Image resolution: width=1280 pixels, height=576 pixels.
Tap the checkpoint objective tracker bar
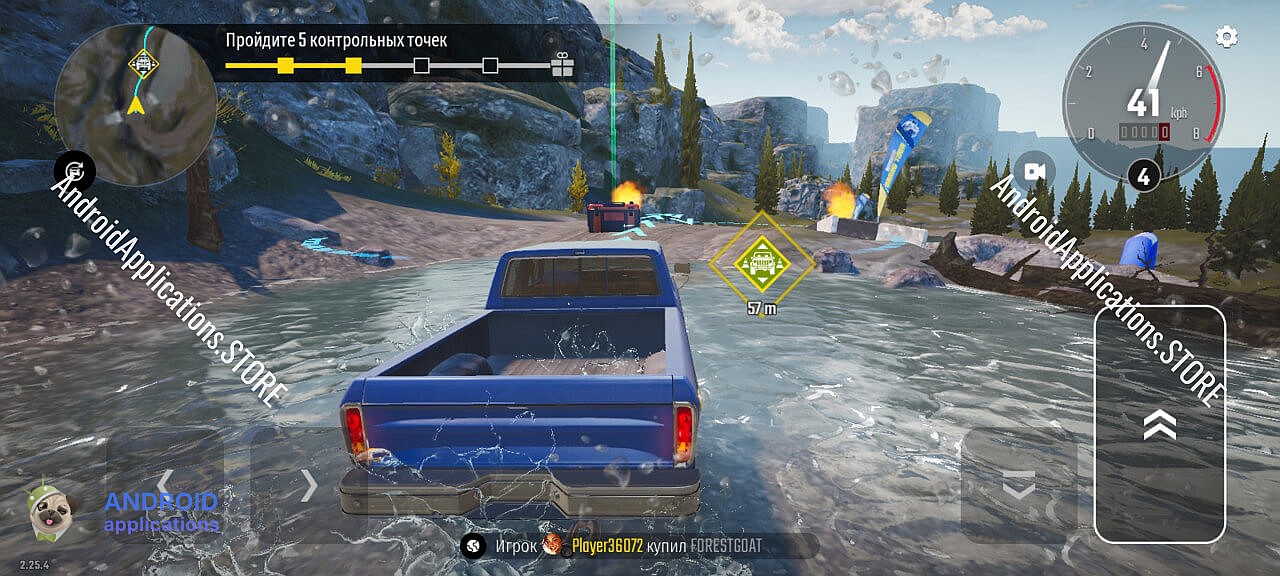(x=388, y=66)
